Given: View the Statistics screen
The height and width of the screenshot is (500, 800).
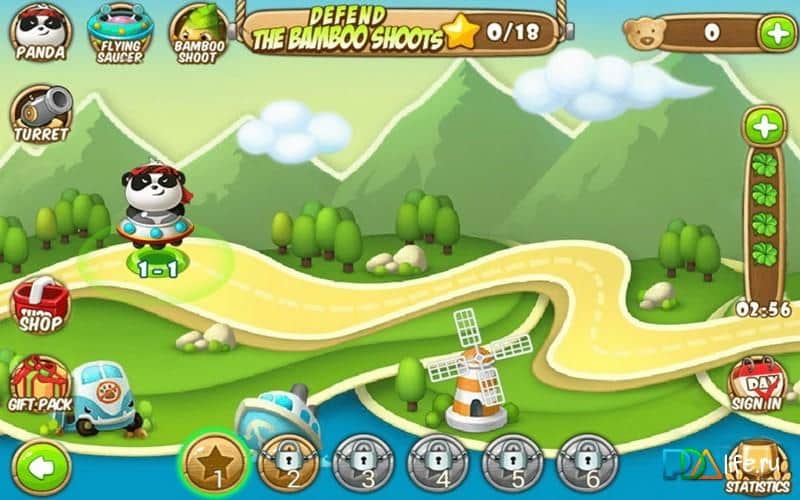Looking at the screenshot, I should pos(758,468).
